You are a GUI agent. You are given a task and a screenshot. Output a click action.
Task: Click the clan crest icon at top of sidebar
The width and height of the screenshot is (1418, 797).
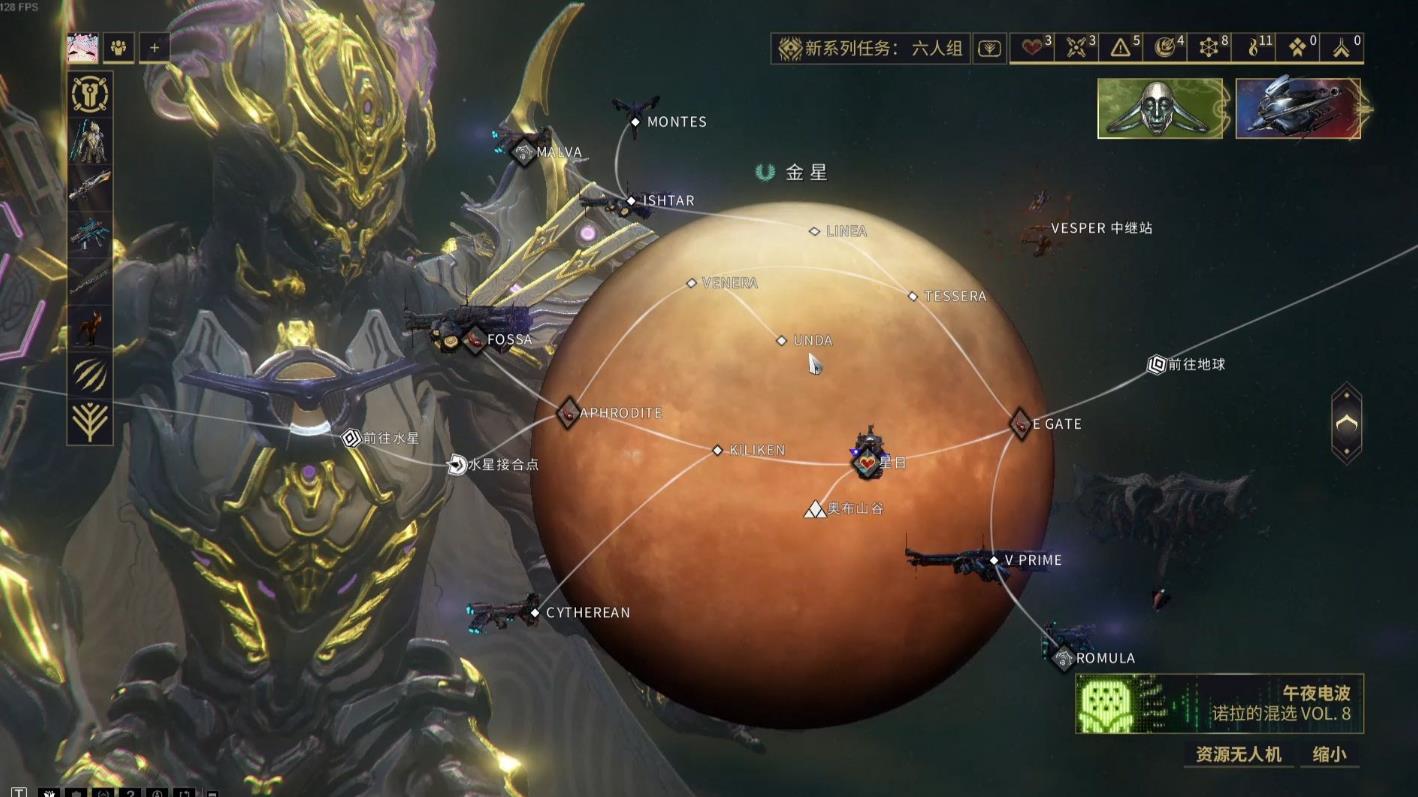(x=89, y=93)
